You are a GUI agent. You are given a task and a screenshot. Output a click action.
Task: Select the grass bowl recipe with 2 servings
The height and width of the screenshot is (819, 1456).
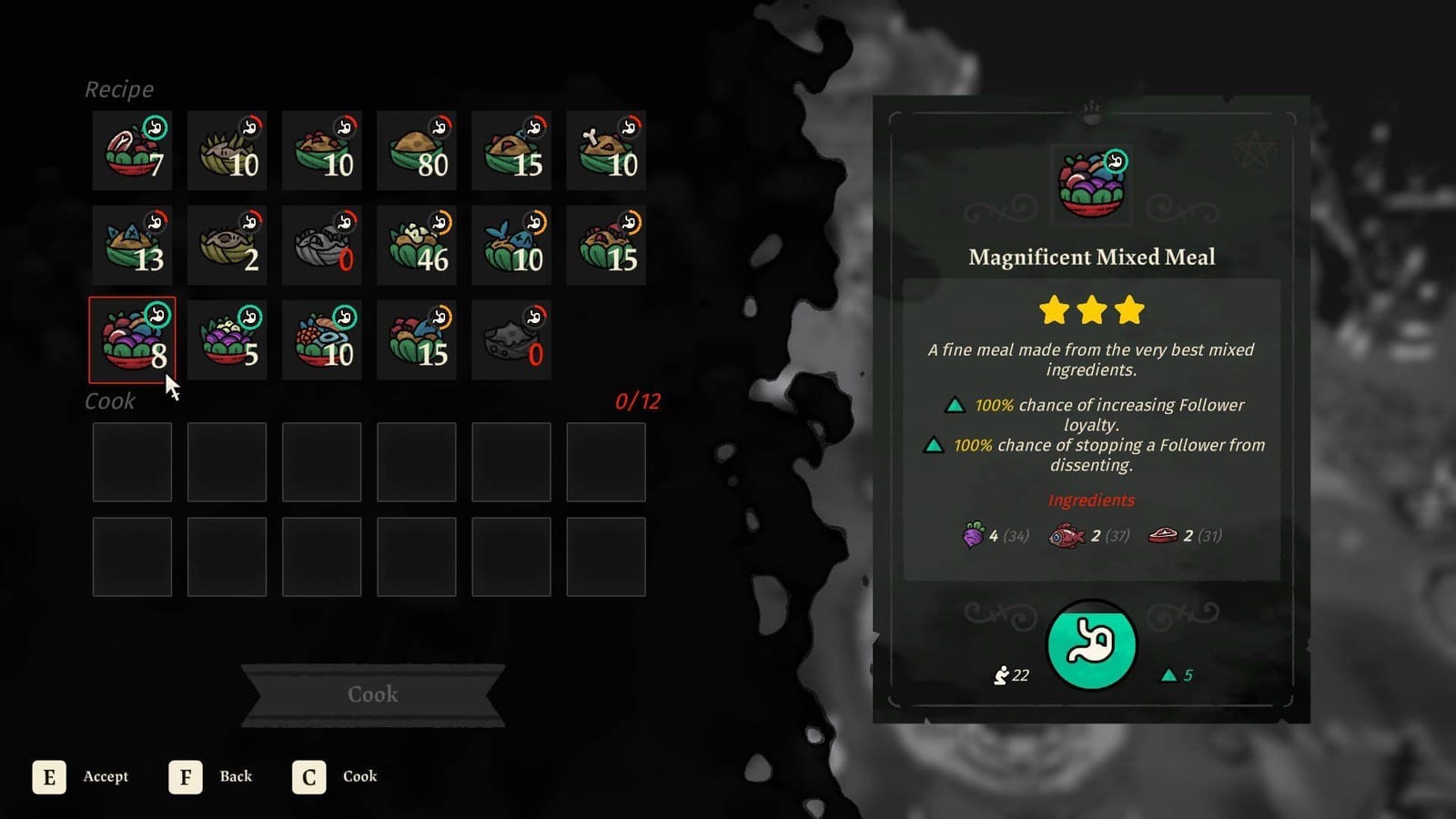227,244
